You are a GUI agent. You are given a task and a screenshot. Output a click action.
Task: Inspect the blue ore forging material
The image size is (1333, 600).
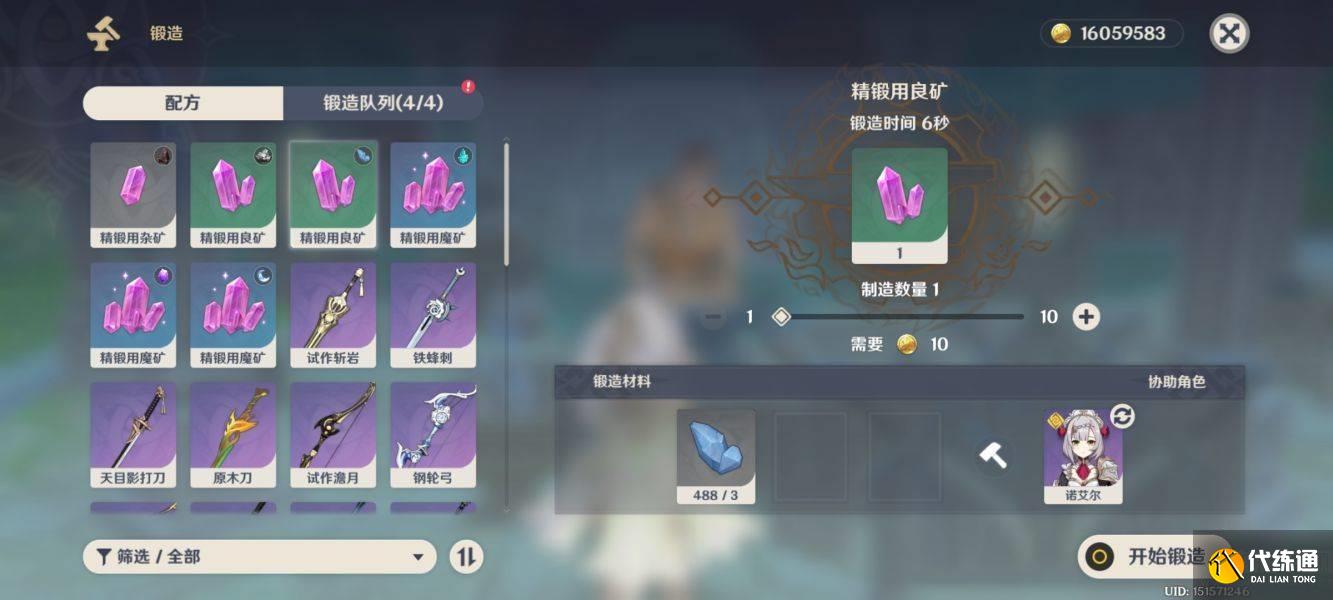pos(716,455)
